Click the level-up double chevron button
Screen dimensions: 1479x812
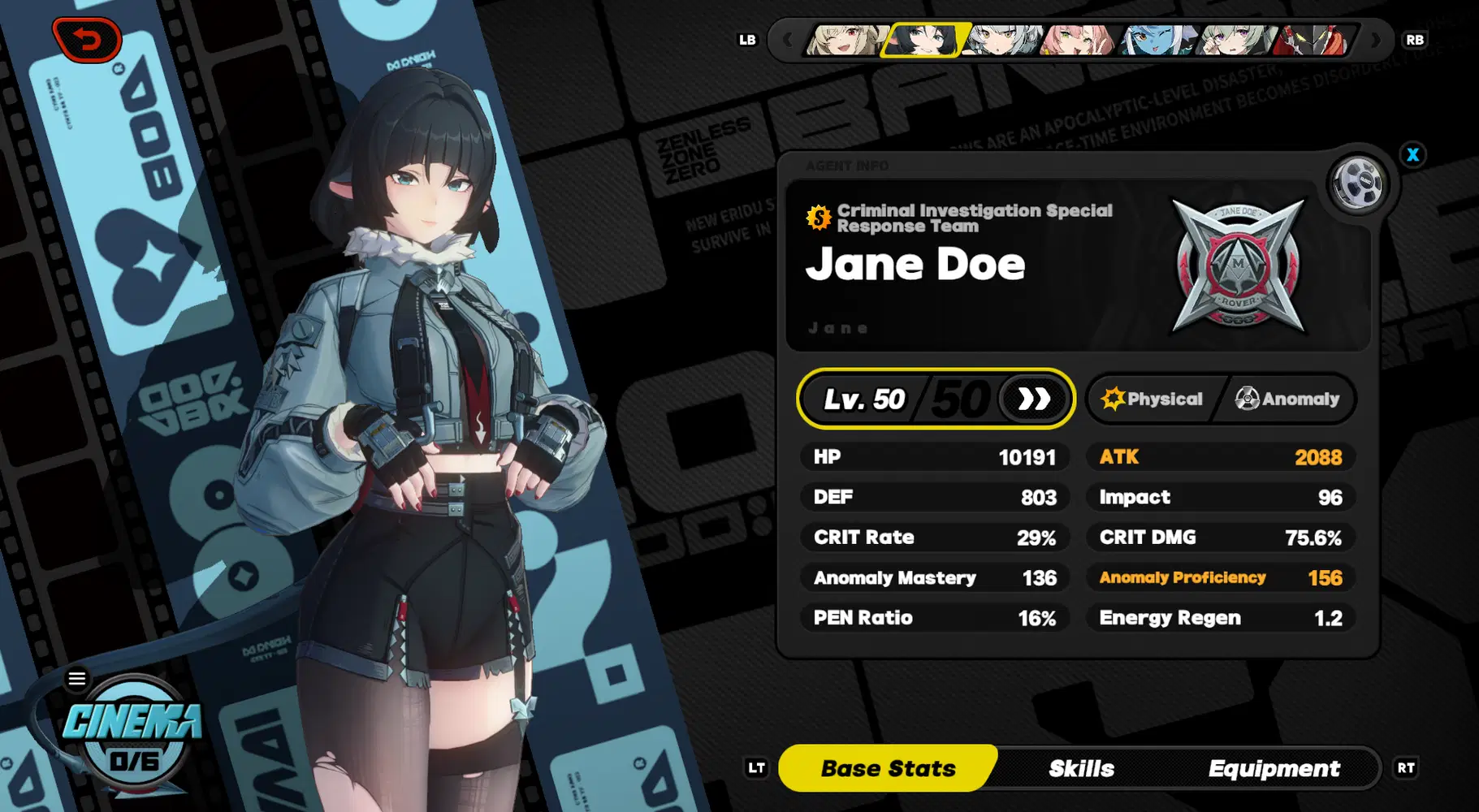1033,399
